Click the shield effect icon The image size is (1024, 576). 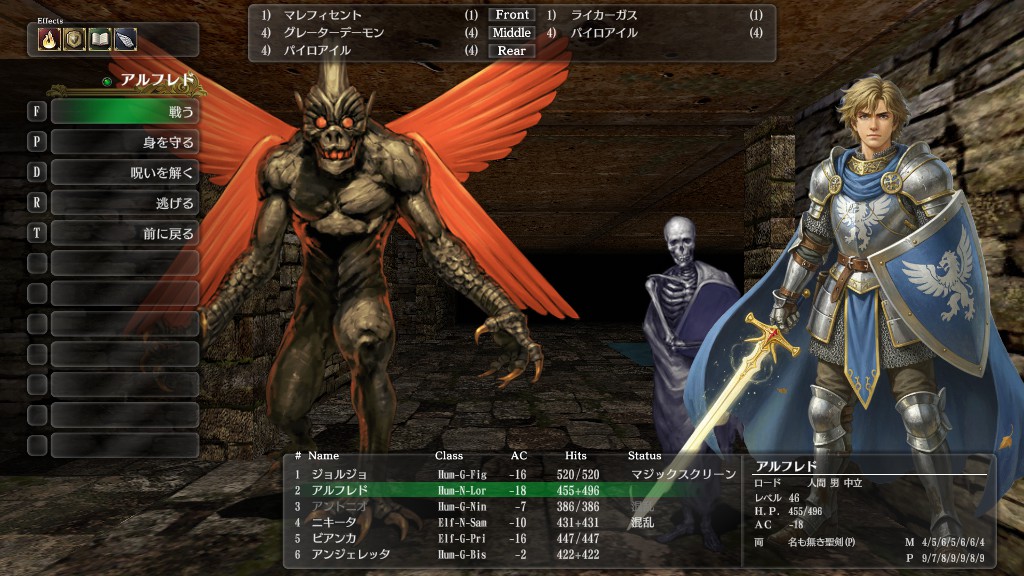click(x=74, y=39)
